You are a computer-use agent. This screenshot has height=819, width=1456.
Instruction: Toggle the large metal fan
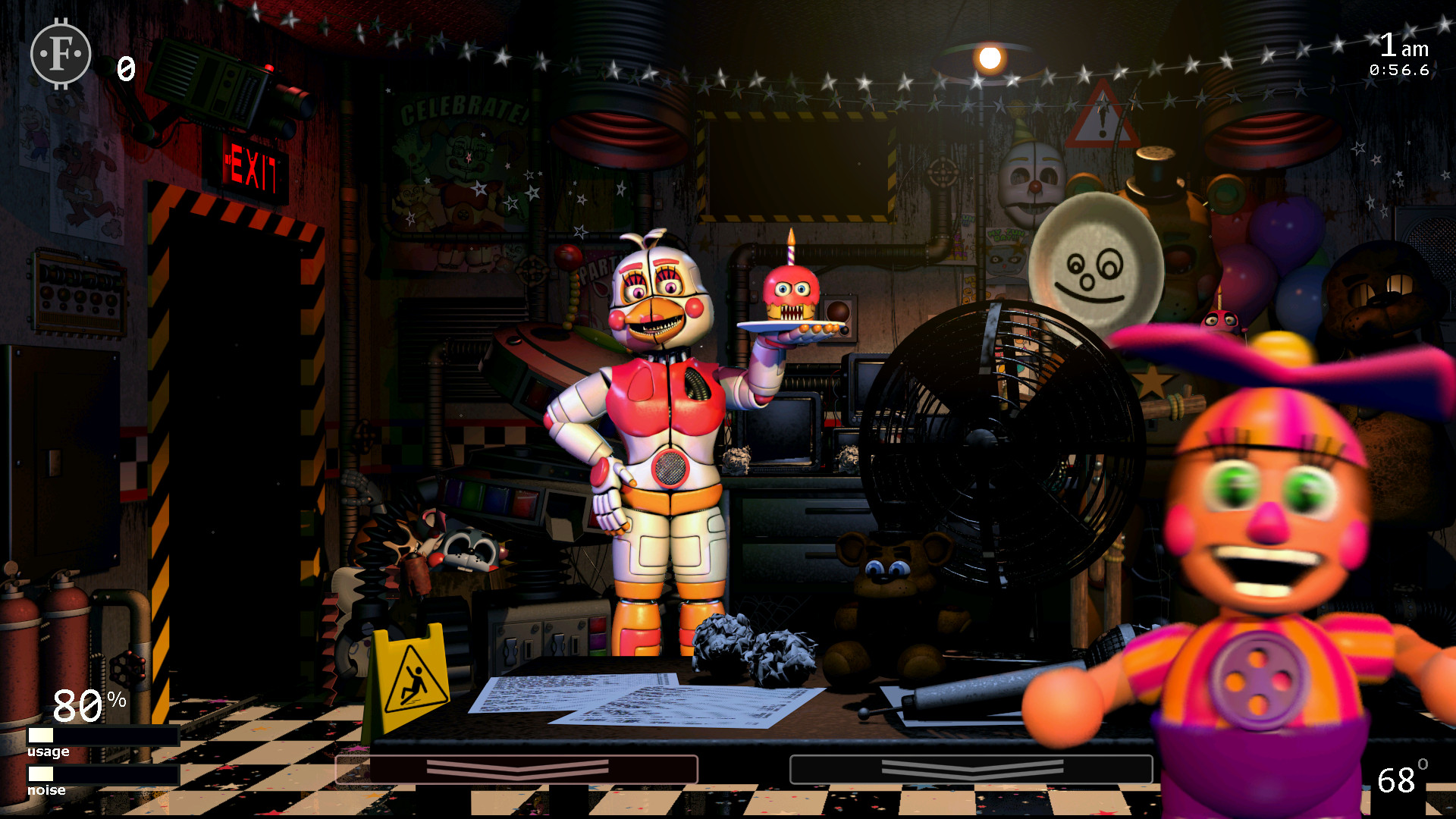(986, 440)
